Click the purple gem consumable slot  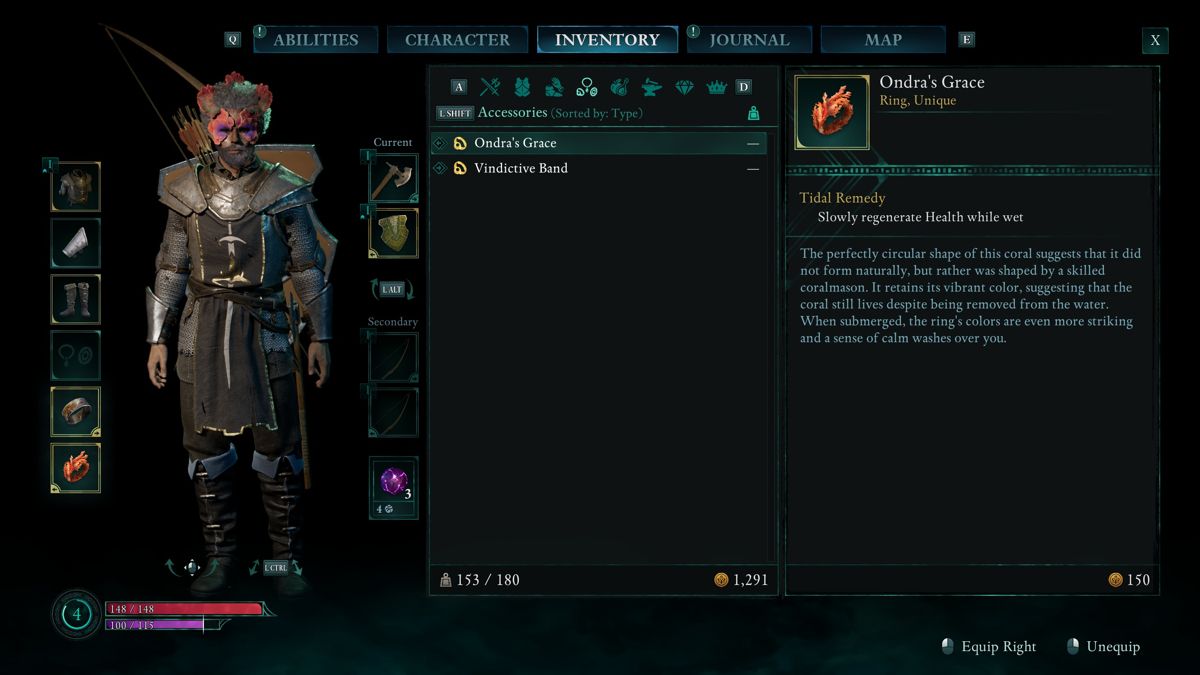[x=393, y=483]
